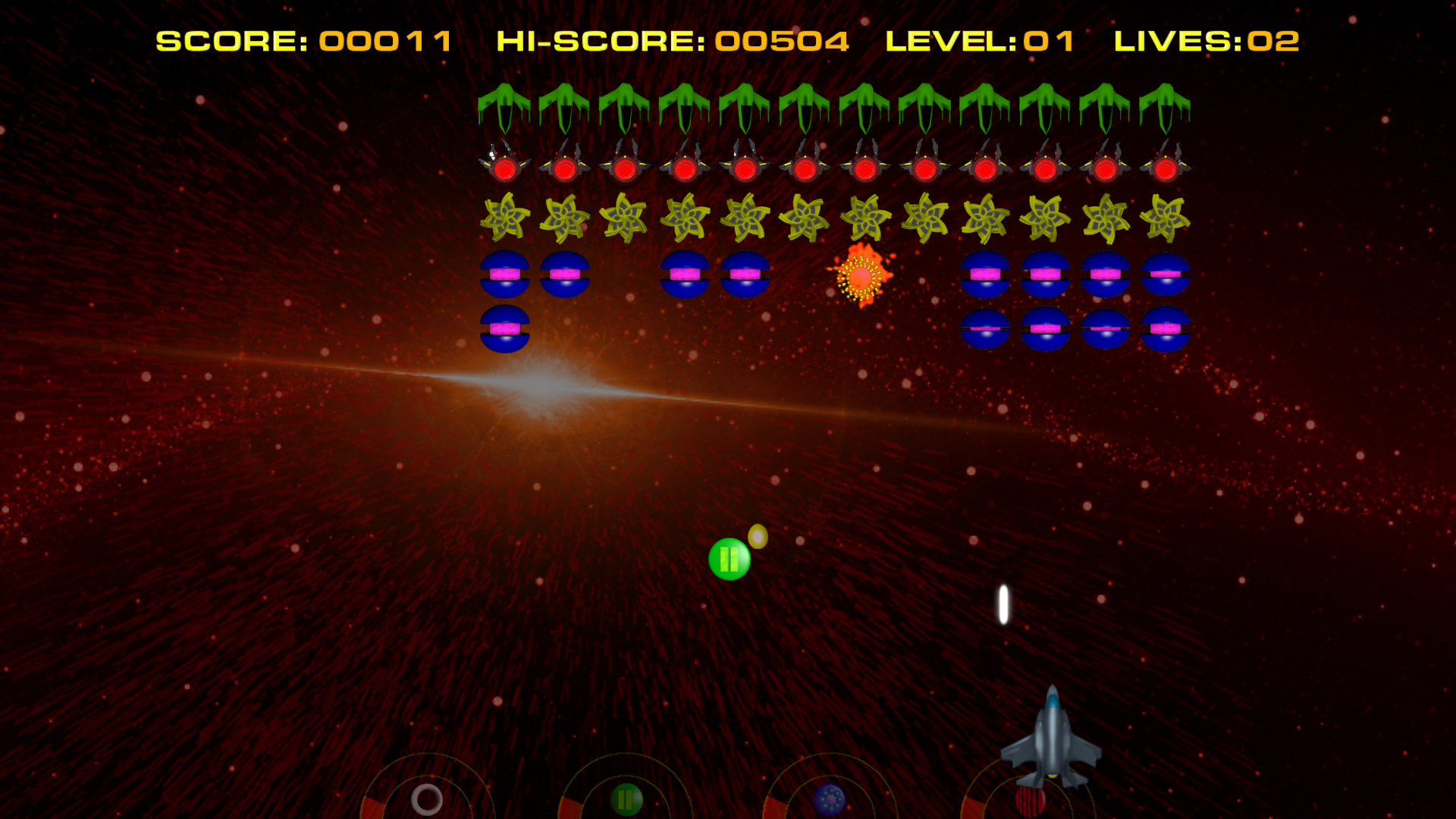
Task: Activate the green double-bar power-up gauge
Action: tap(626, 799)
